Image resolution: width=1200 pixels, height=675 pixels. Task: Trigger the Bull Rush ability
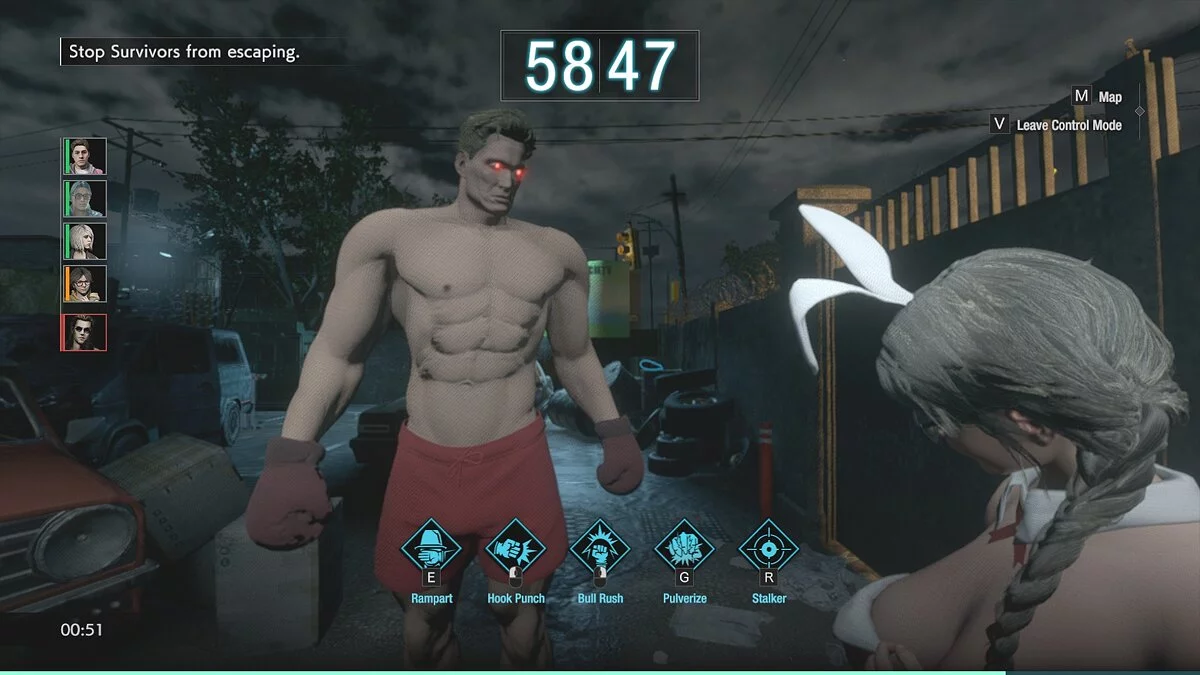point(599,547)
